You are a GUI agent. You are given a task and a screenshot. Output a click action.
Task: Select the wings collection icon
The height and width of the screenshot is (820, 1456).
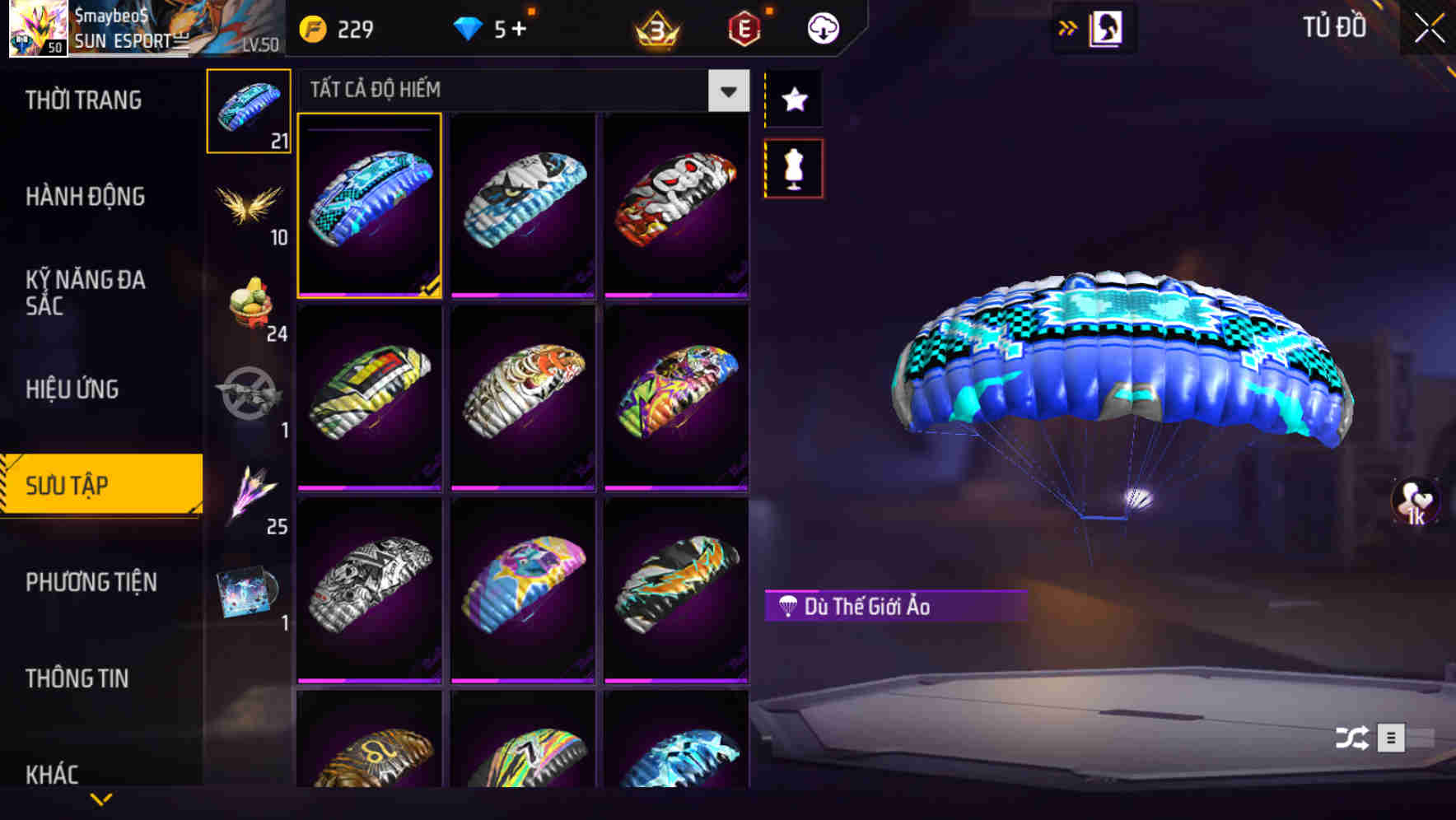pos(249,206)
